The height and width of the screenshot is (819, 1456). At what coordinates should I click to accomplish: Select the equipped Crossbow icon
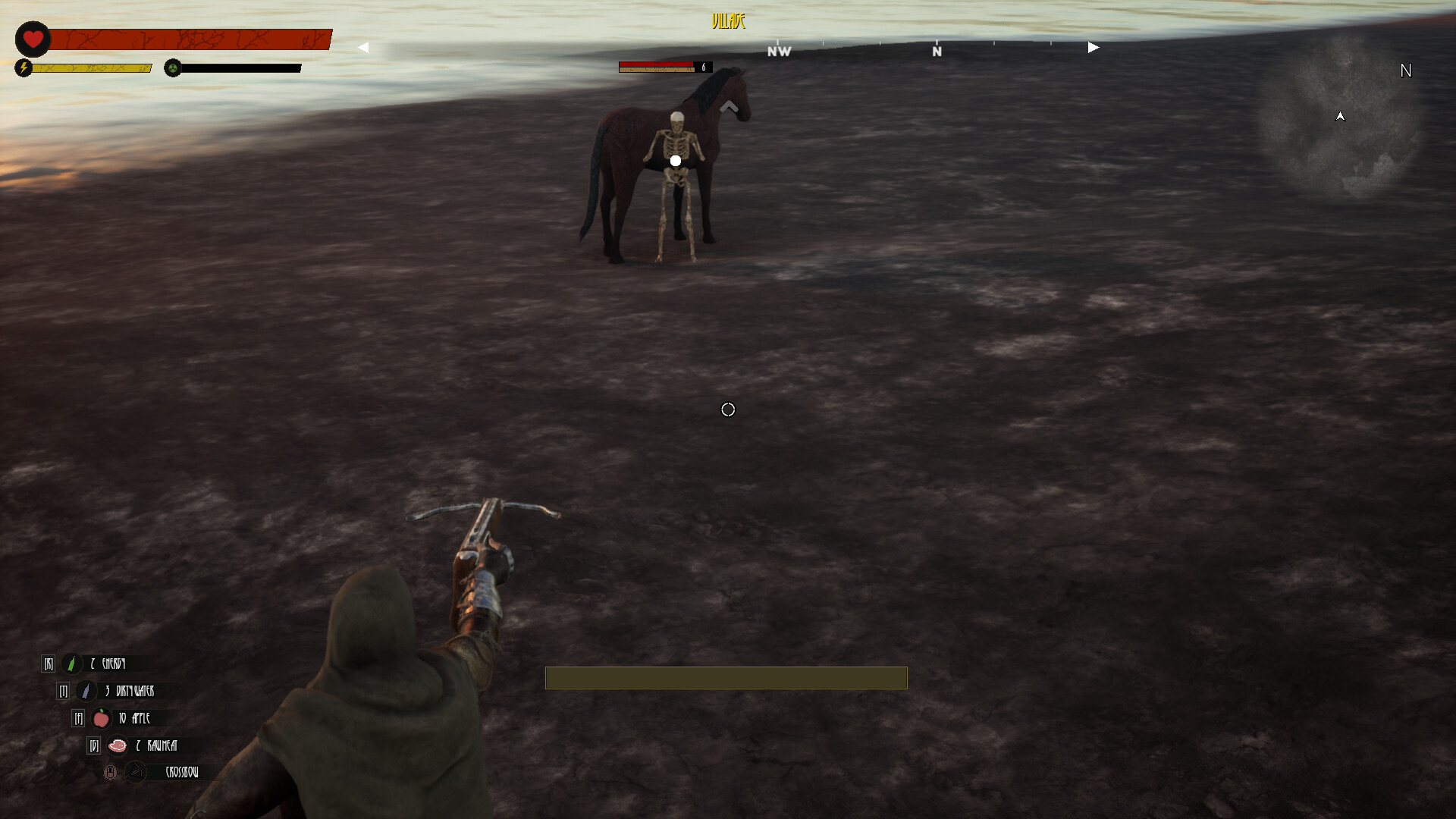135,772
